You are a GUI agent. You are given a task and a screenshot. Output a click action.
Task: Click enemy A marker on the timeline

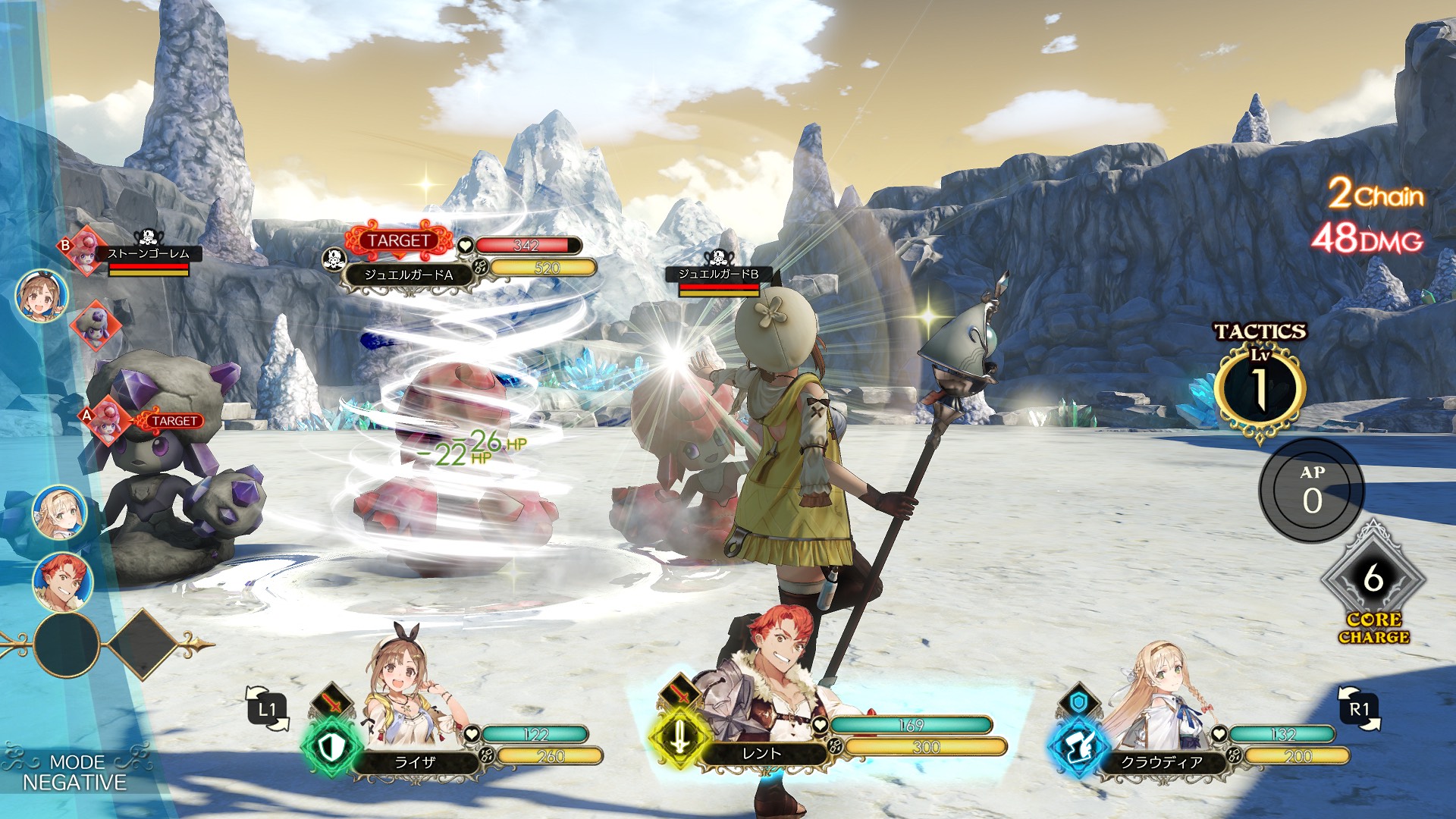click(107, 422)
